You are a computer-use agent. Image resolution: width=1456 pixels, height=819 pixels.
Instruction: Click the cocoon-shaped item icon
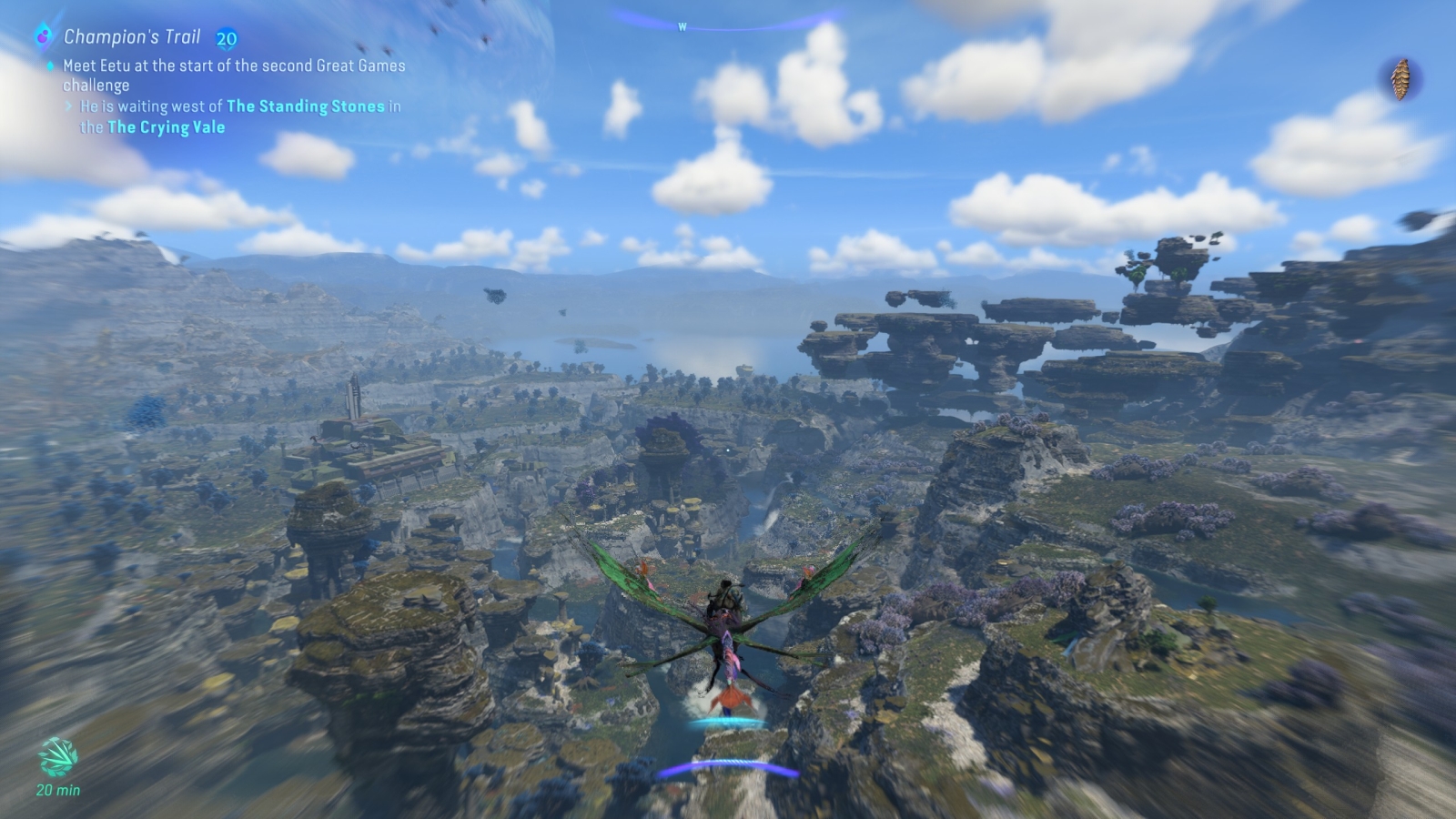pos(1400,79)
